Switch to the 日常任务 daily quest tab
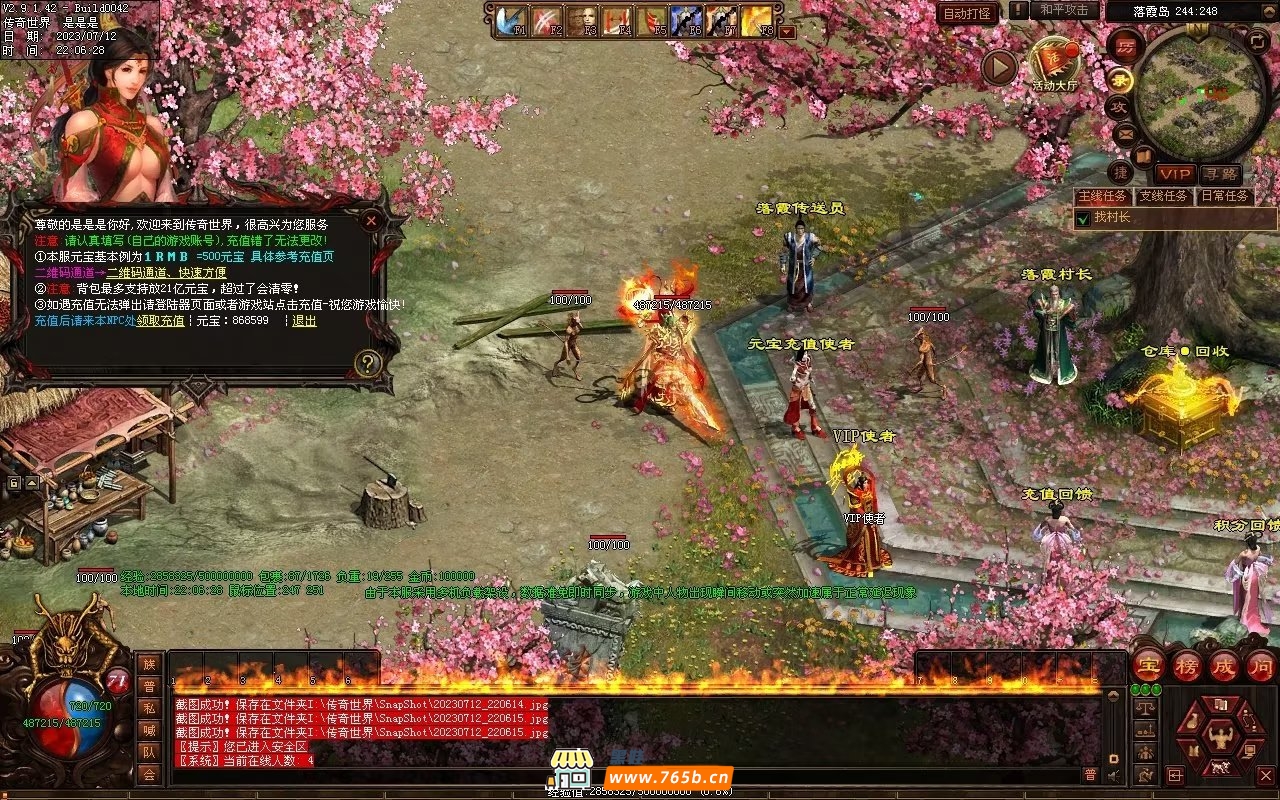This screenshot has height=800, width=1280. pyautogui.click(x=1225, y=196)
